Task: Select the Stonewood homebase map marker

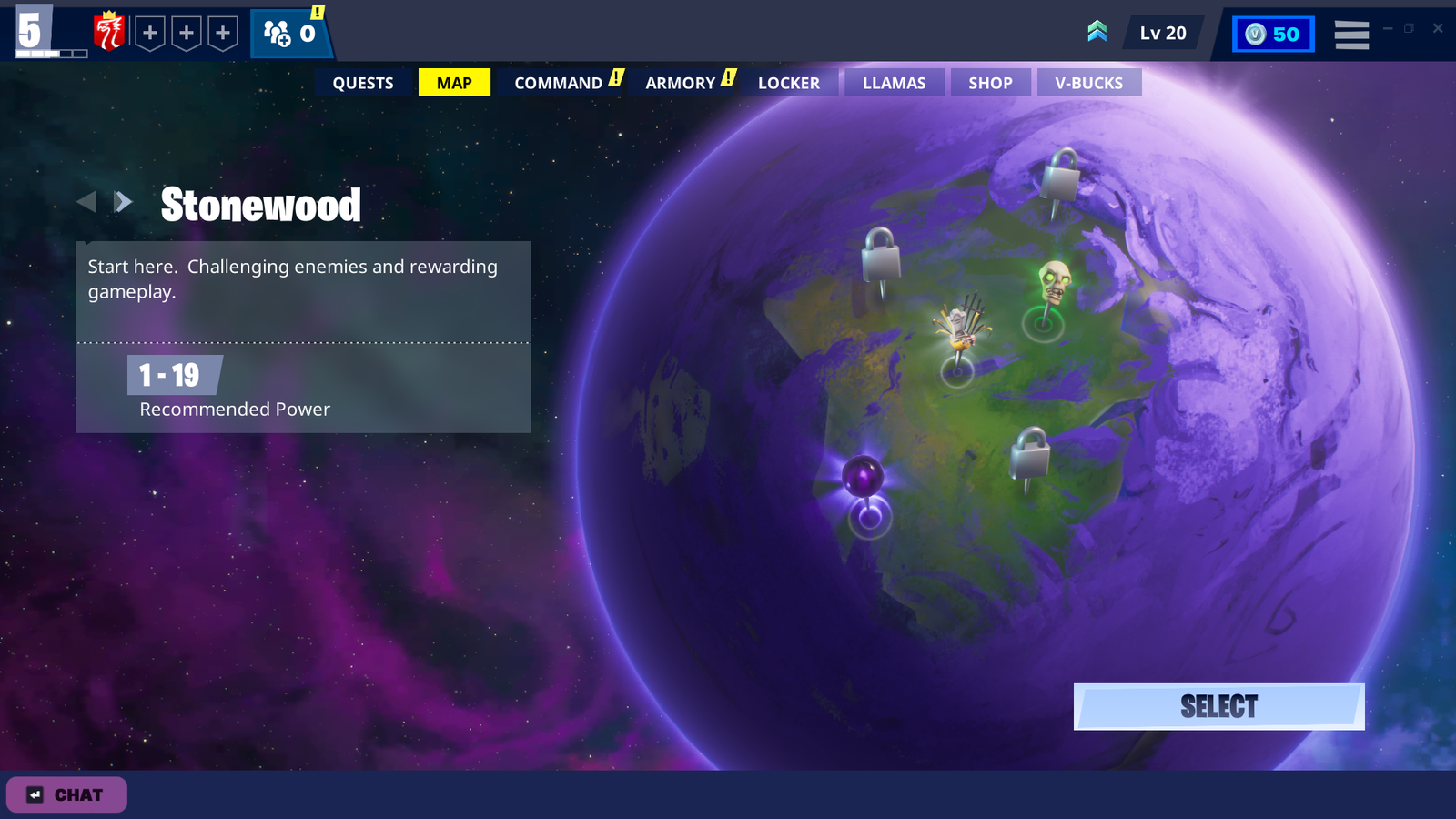Action: (960, 328)
